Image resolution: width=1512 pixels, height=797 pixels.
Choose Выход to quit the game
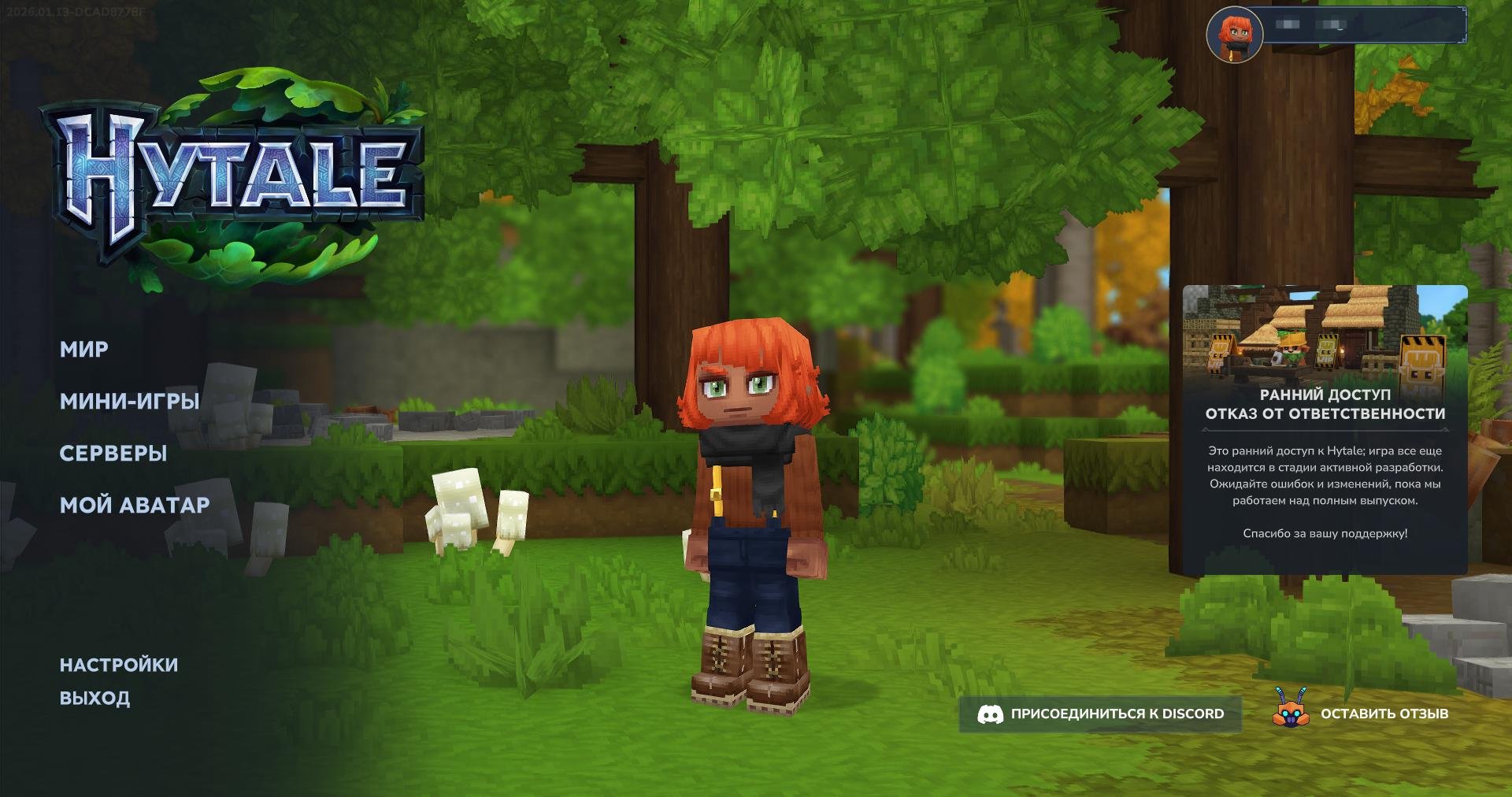(x=95, y=699)
